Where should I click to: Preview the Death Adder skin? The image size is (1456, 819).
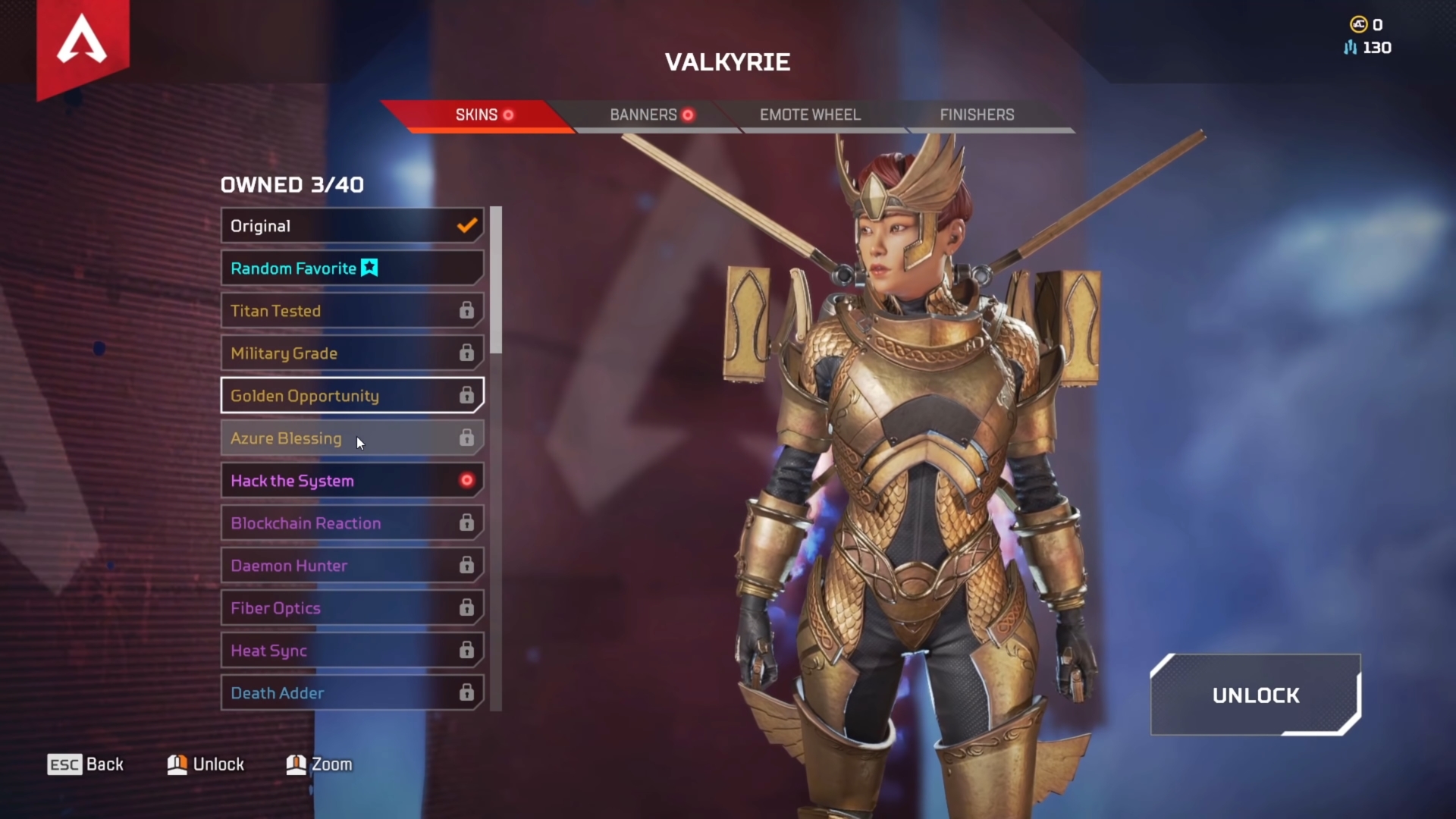coord(352,693)
